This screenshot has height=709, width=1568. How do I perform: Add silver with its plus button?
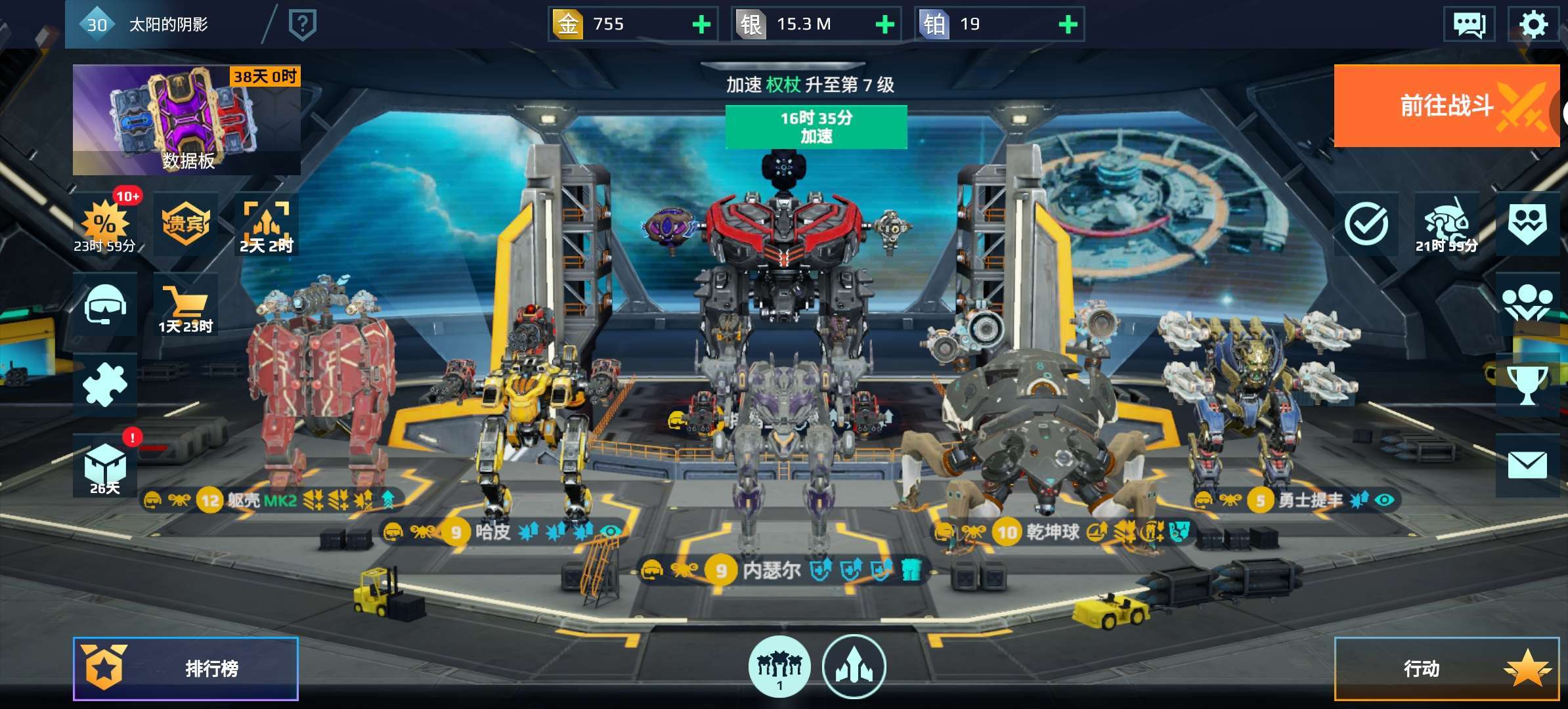click(x=884, y=25)
